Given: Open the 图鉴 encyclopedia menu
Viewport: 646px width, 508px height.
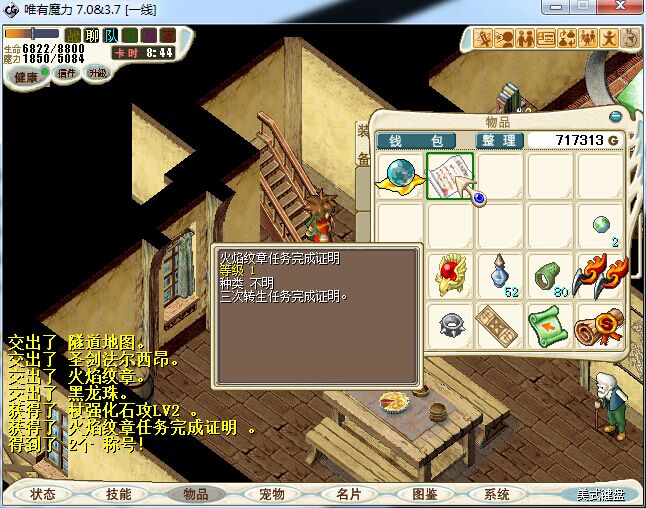Looking at the screenshot, I should [424, 494].
